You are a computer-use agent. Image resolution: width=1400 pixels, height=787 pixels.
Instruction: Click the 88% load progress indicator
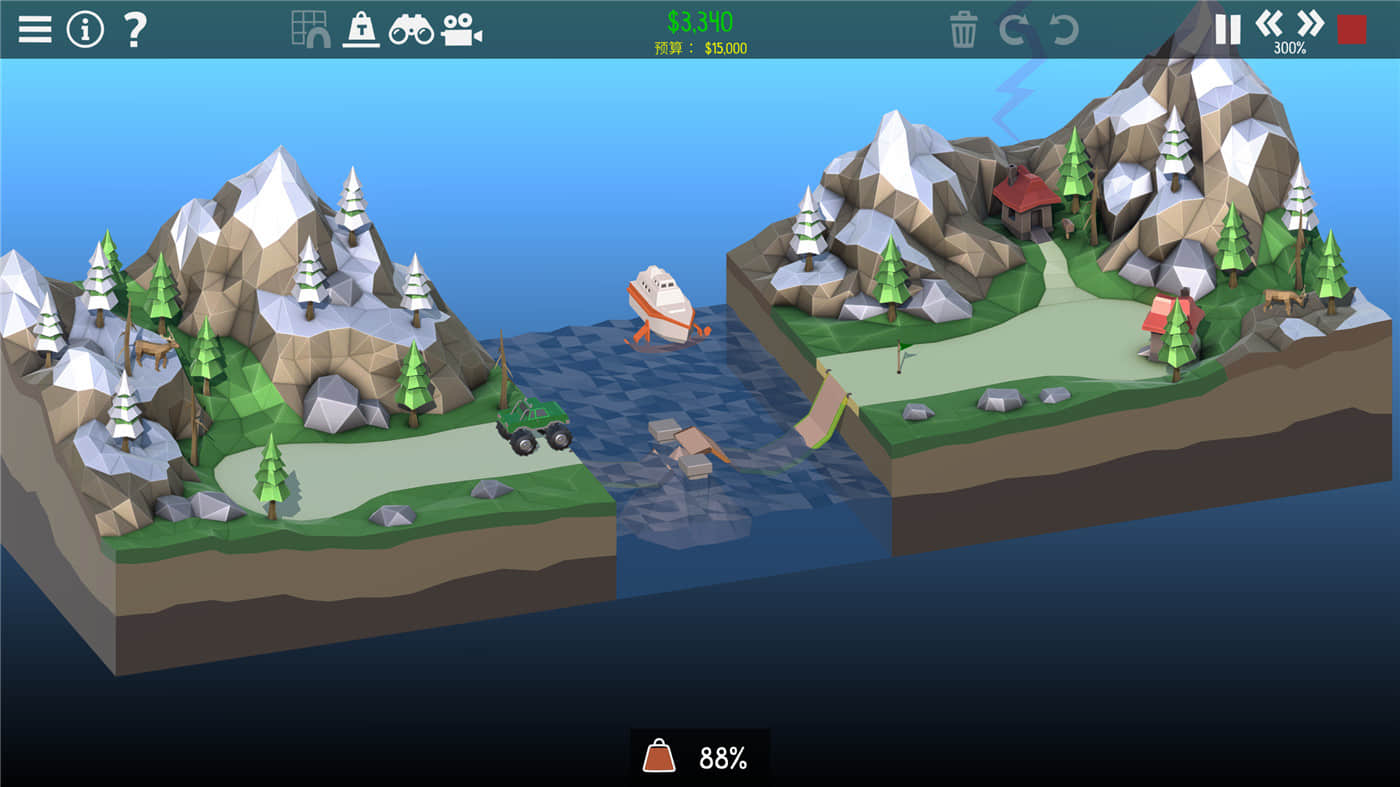(700, 757)
